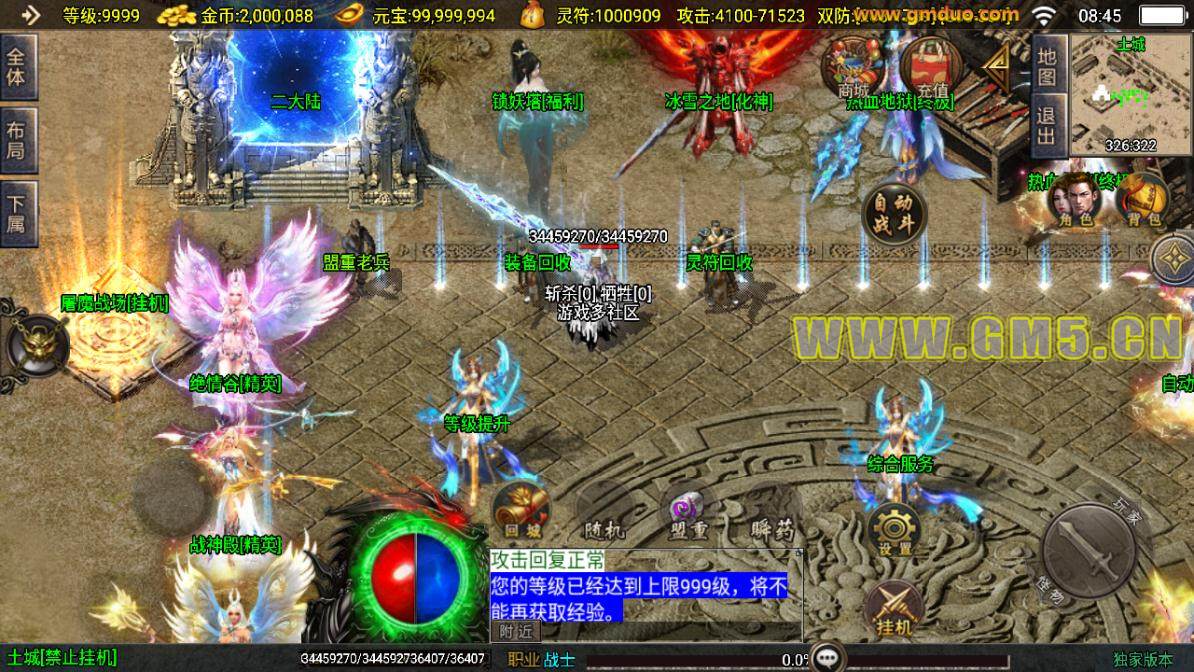1194x672 pixels.
Task: Open the 充值 recharge icon
Action: pos(931,68)
